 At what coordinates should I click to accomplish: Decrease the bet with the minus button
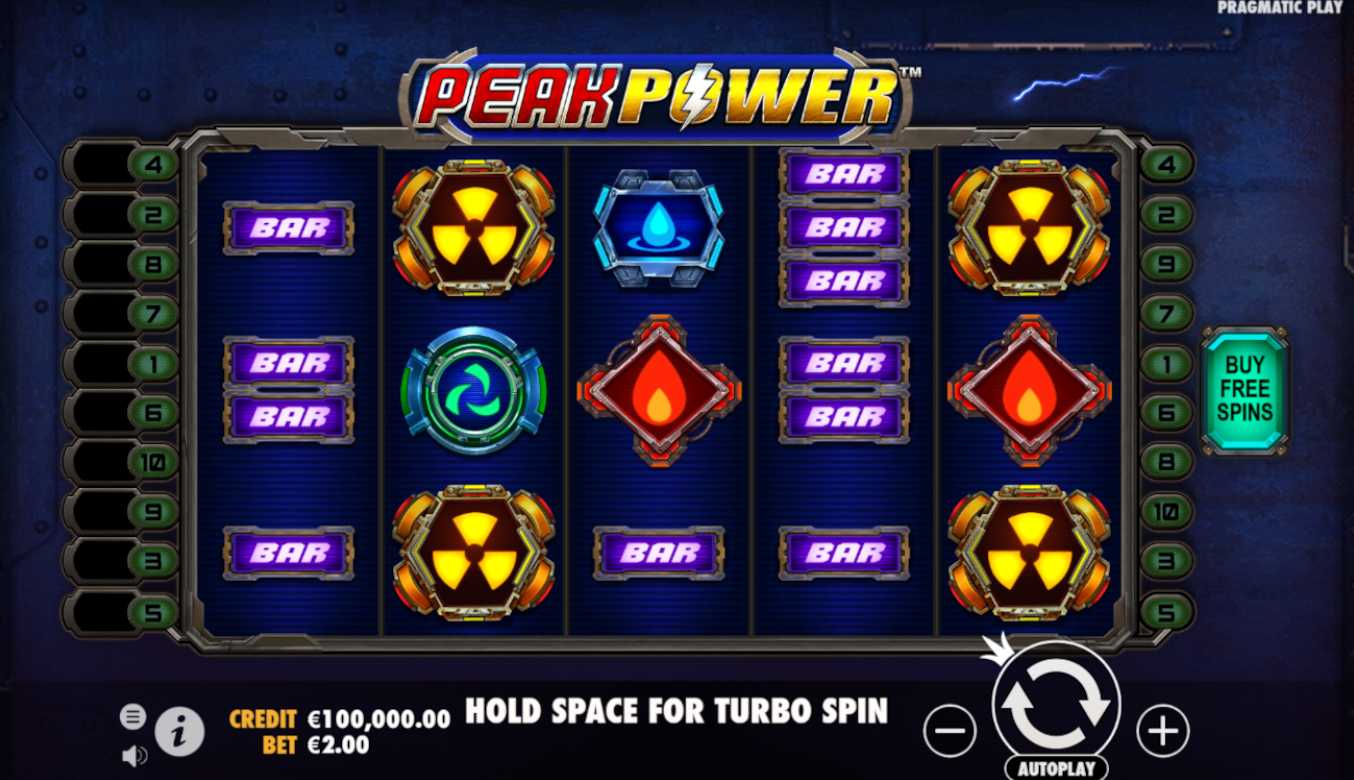(x=948, y=731)
